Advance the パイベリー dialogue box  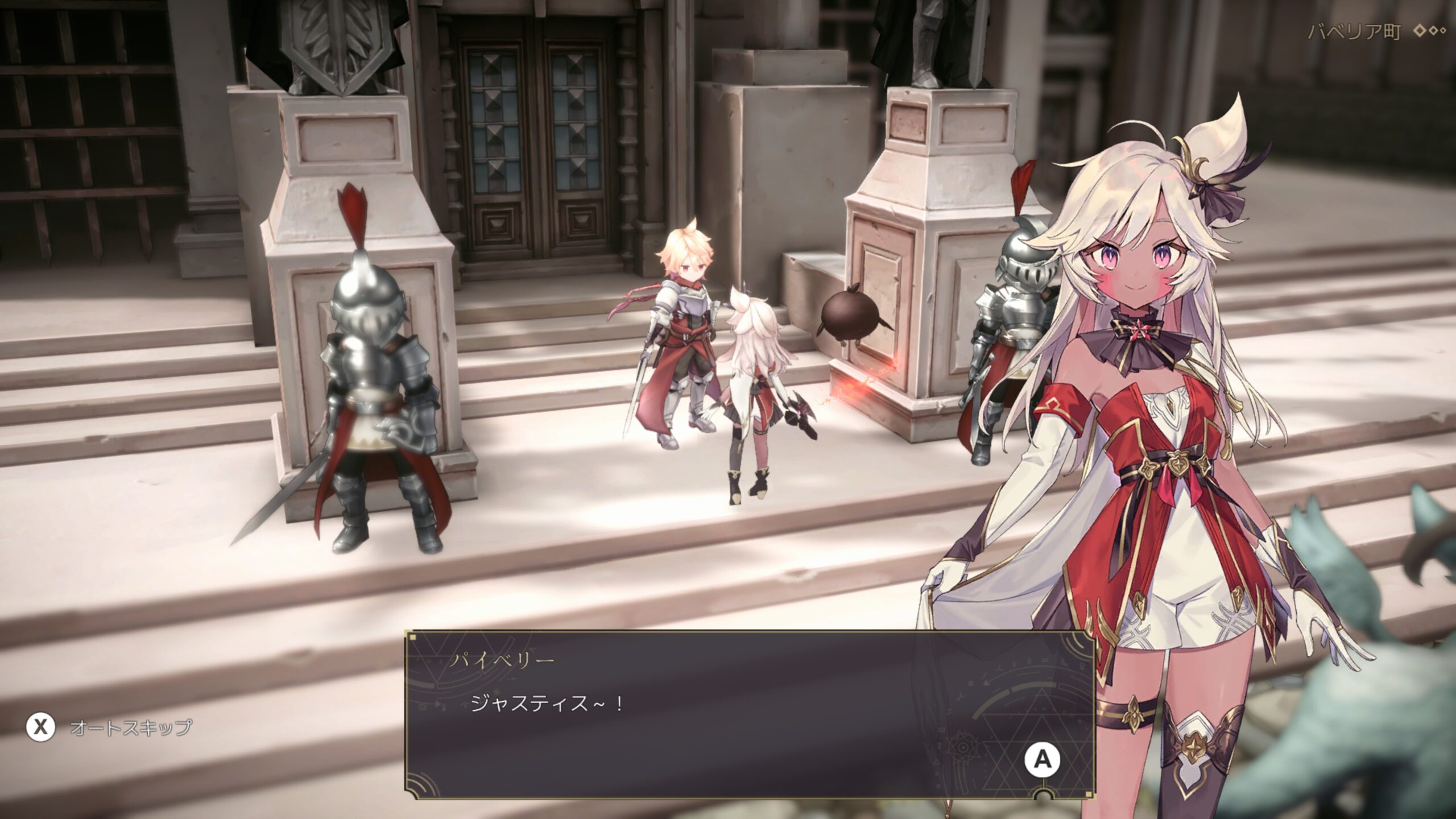pyautogui.click(x=1042, y=760)
